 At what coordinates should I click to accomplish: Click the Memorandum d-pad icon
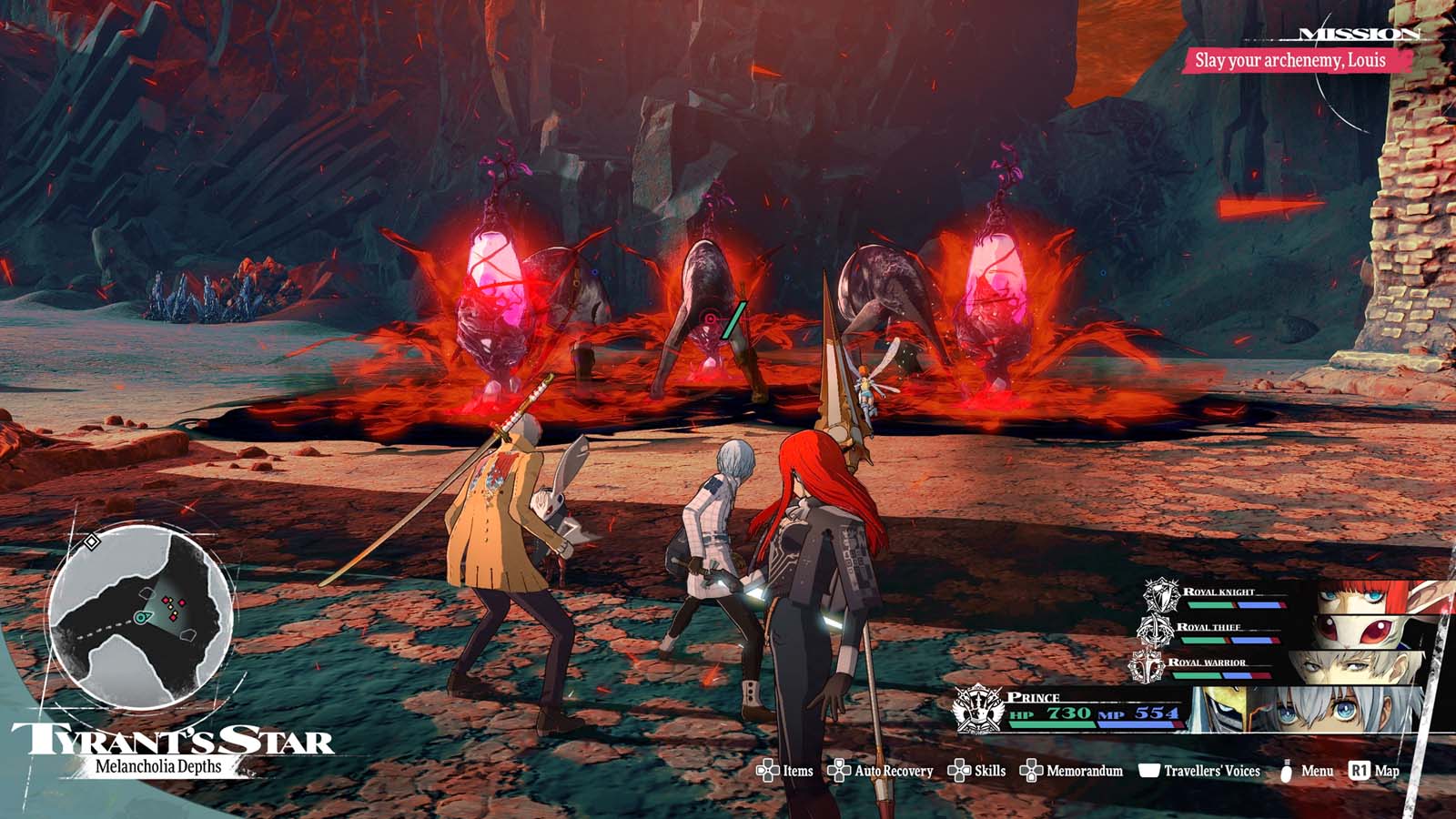1031,770
